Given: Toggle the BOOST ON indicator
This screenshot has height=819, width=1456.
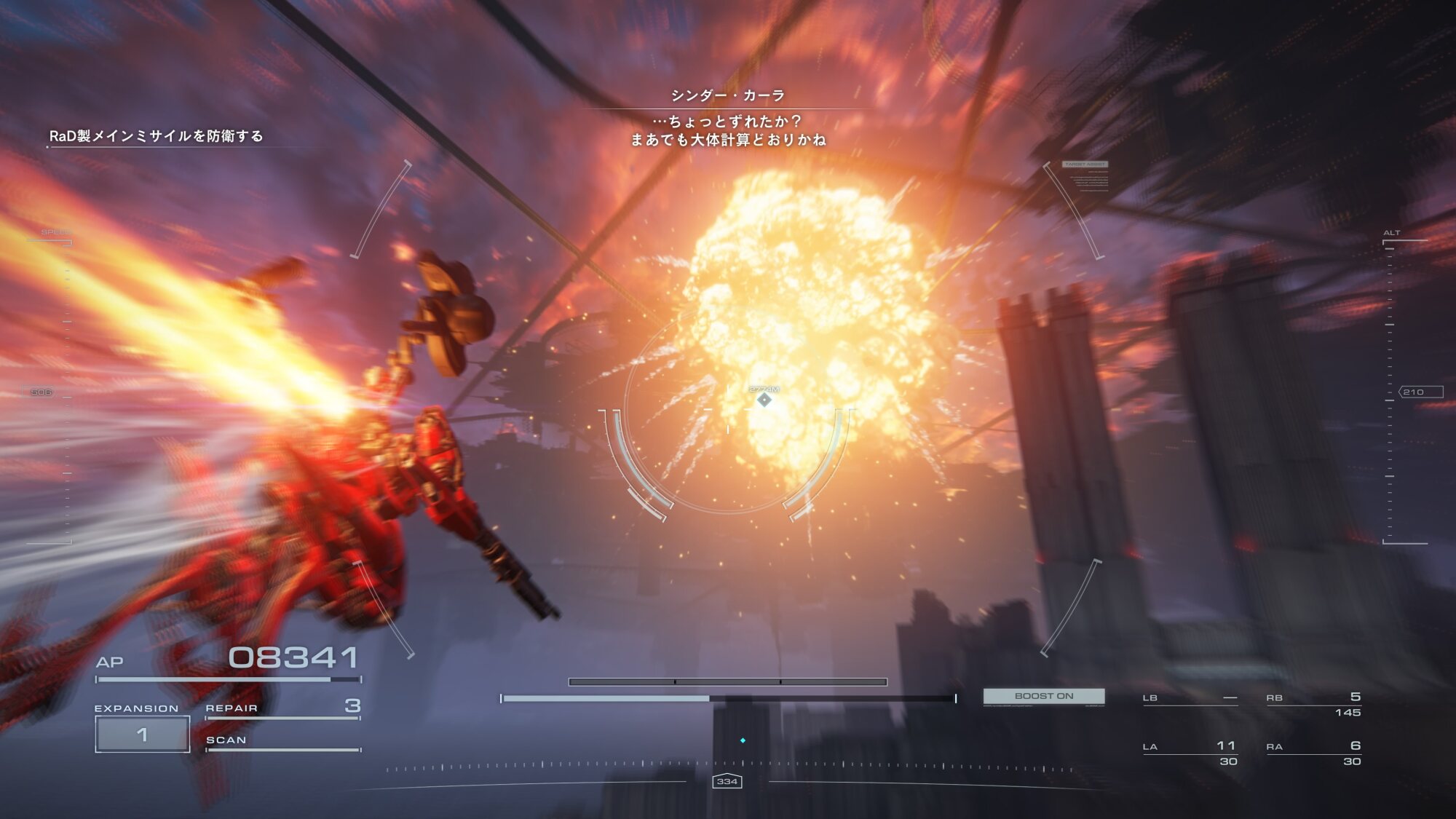Looking at the screenshot, I should pos(1044,696).
